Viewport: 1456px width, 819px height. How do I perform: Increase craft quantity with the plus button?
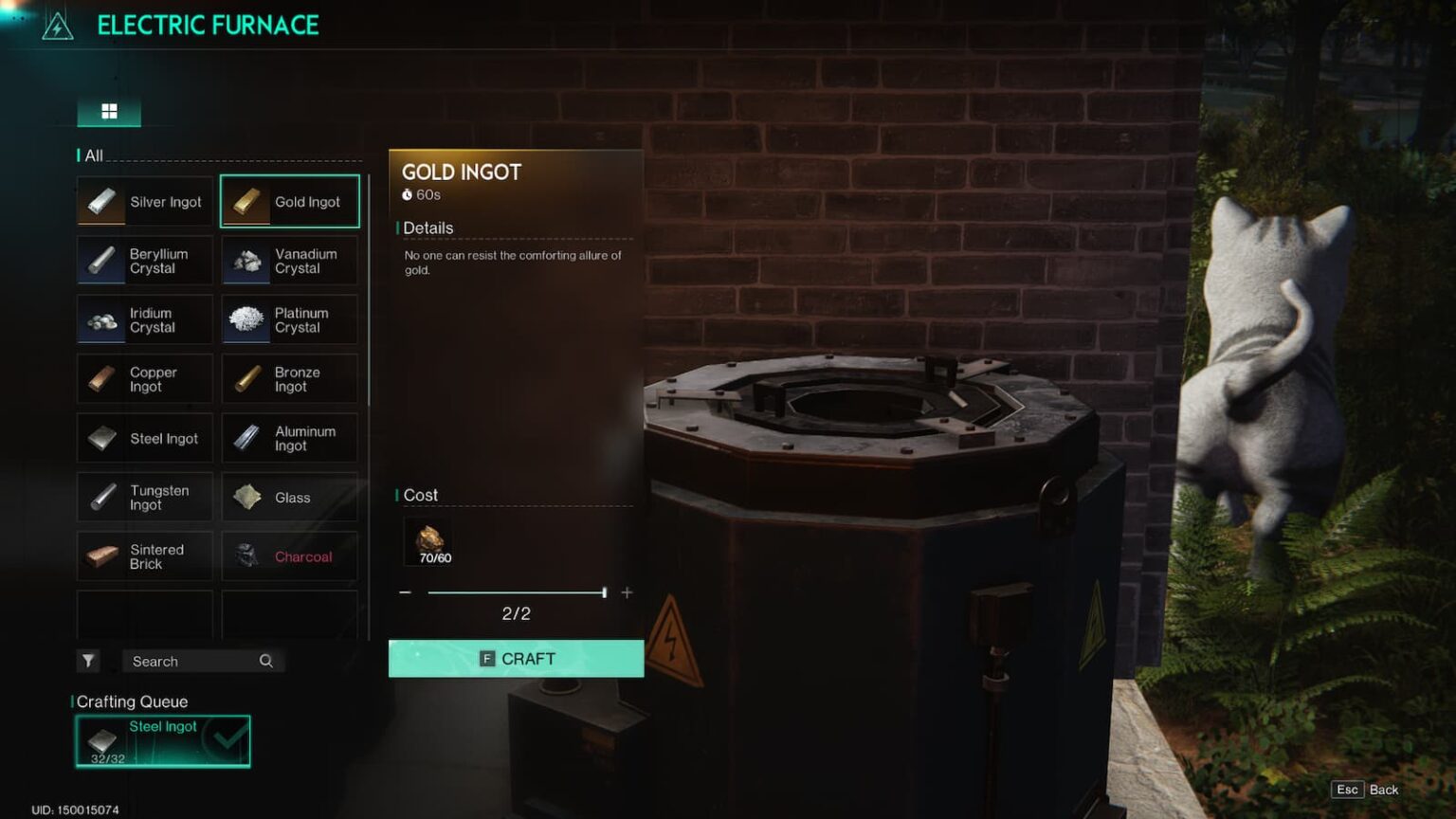627,592
